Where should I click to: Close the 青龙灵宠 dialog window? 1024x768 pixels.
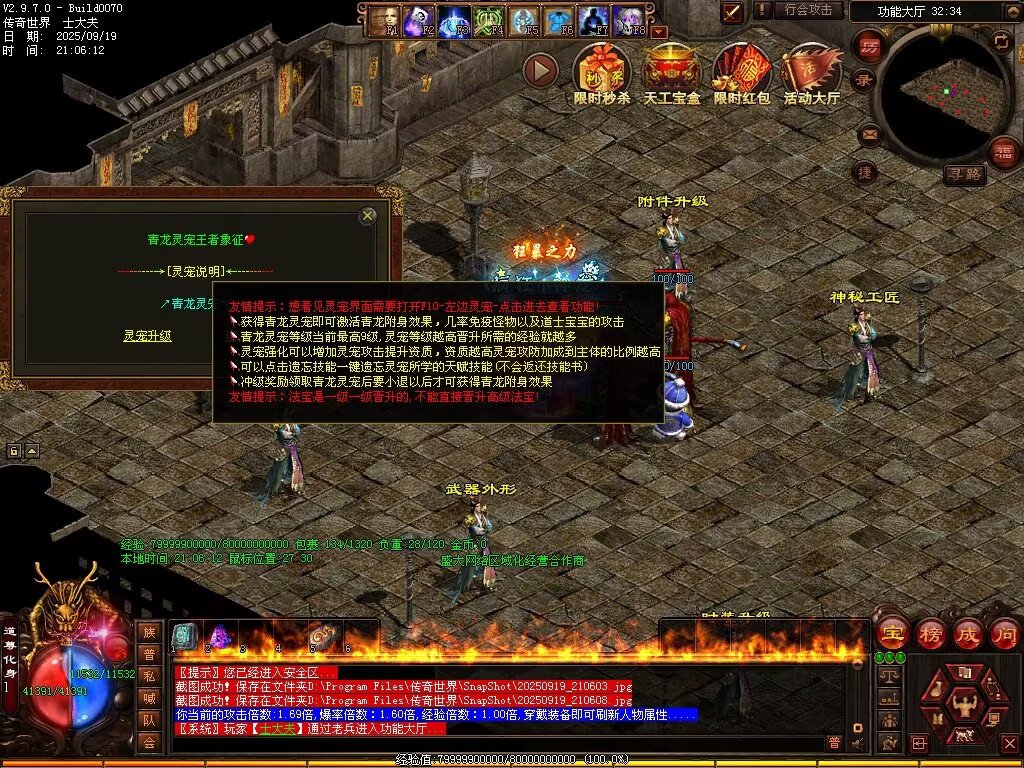tap(368, 215)
